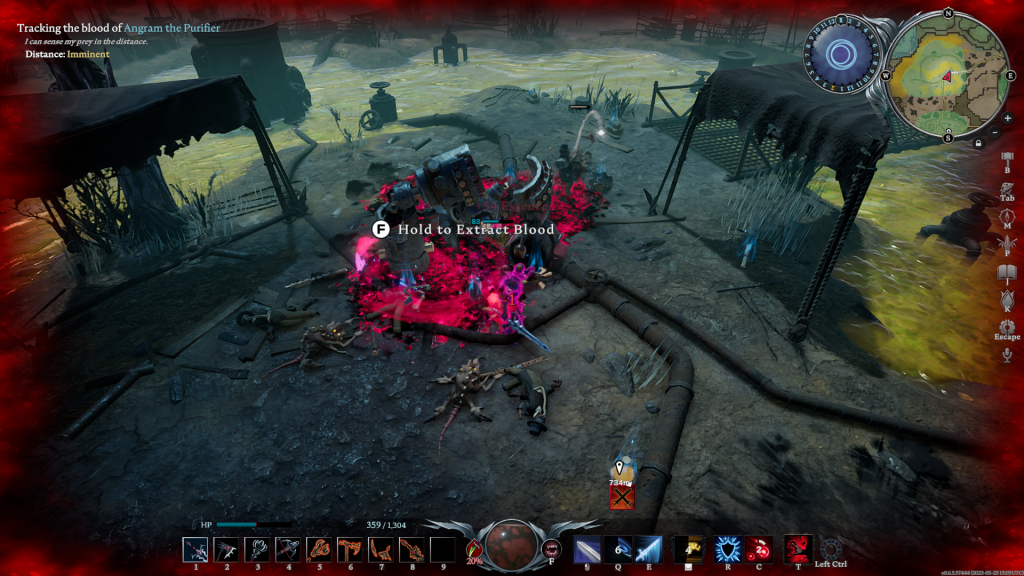
Task: Zoom out the minimap with minus button
Action: point(995,133)
